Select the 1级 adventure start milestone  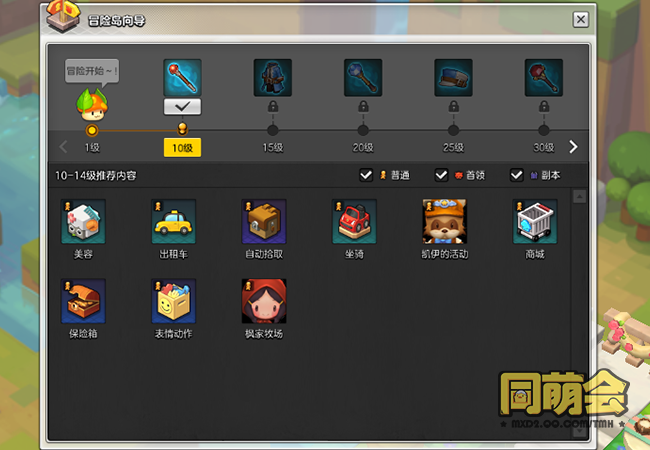point(92,130)
